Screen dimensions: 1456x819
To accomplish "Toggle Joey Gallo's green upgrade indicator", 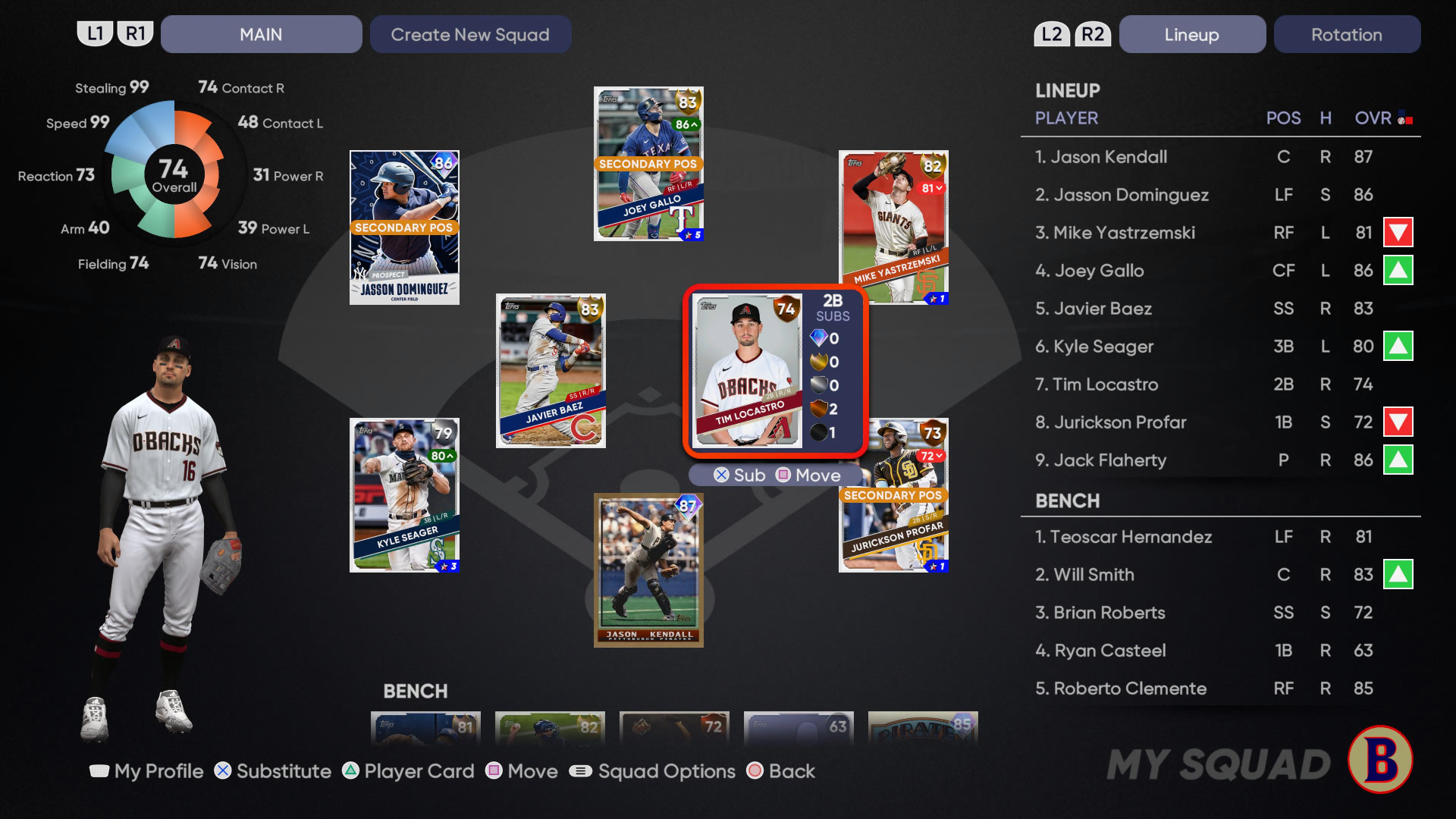I will 1398,271.
